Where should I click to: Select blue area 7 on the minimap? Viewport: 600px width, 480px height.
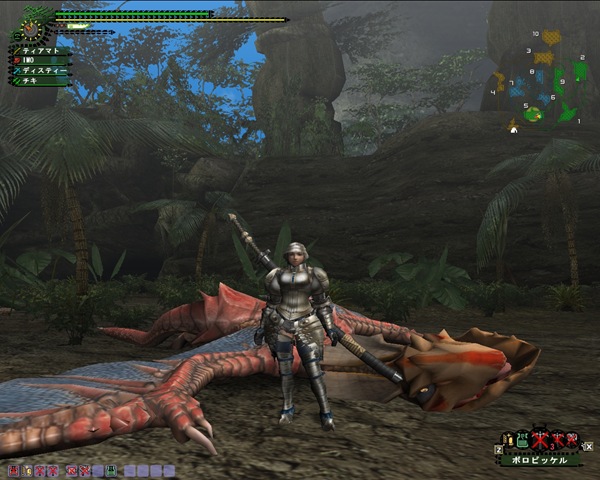pos(518,88)
